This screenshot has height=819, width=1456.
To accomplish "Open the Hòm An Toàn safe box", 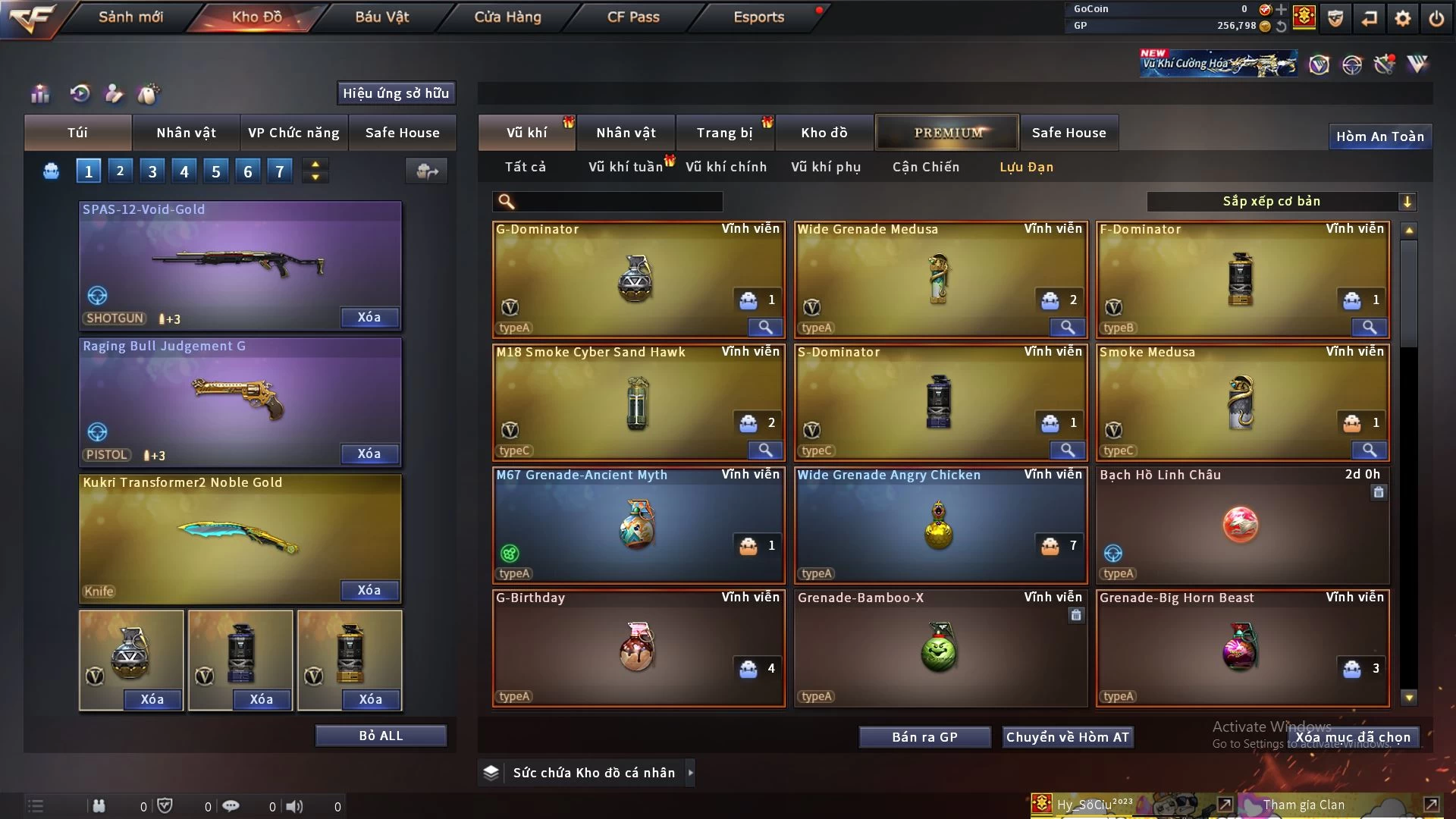I will pos(1379,136).
